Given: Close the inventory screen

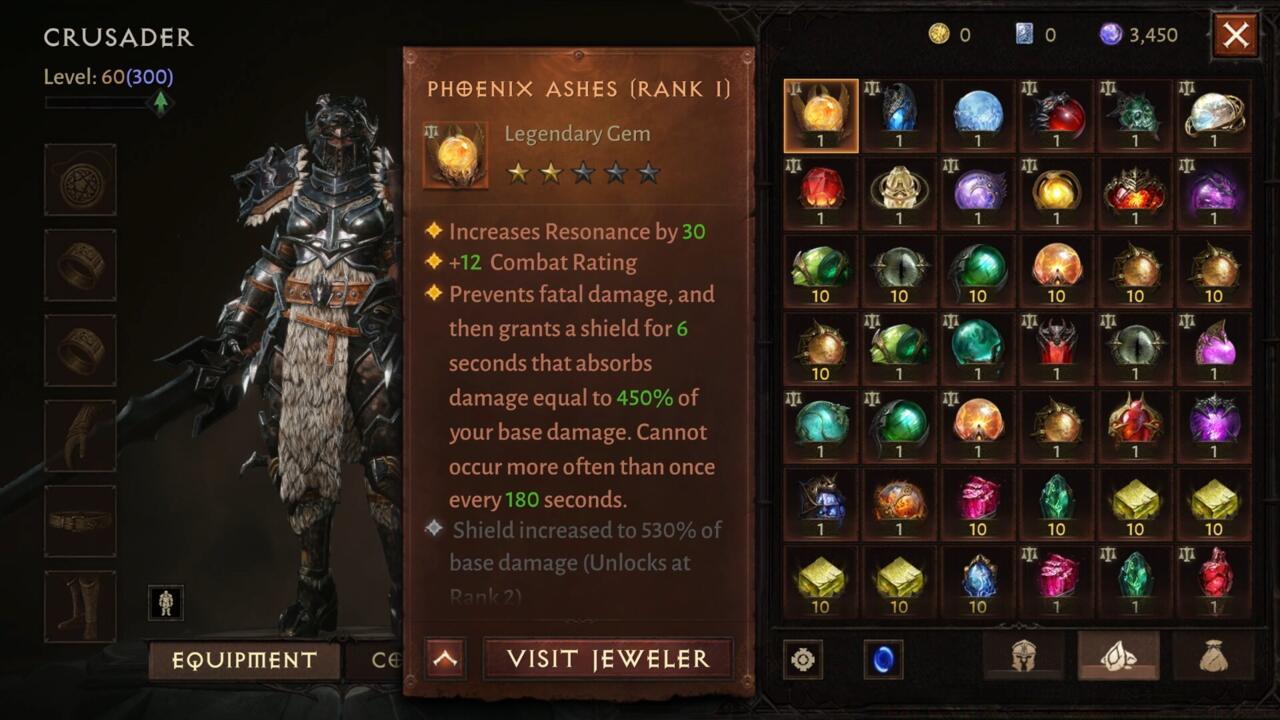Looking at the screenshot, I should click(x=1235, y=34).
